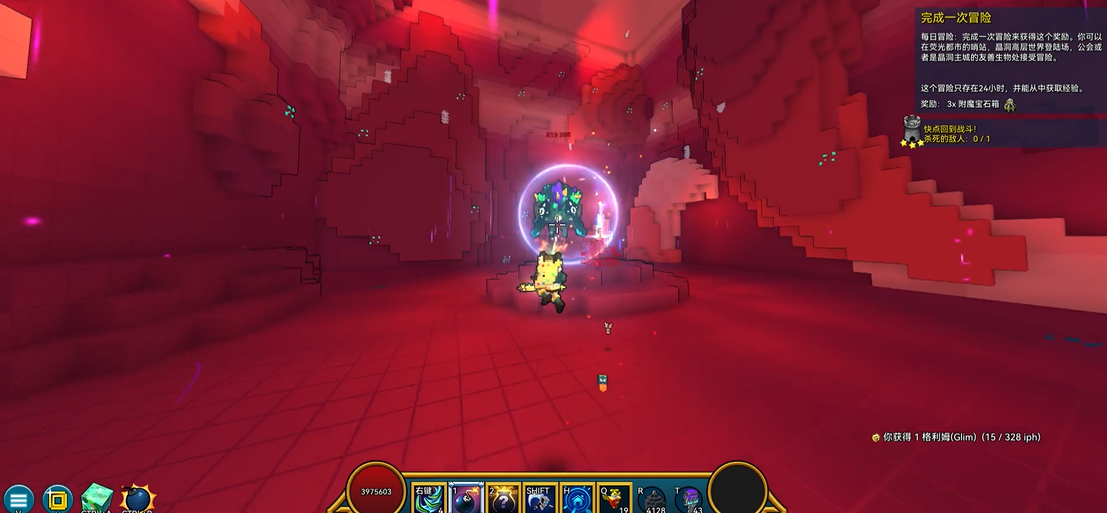Select the dark bomb item slot R
The width and height of the screenshot is (1107, 513).
coord(653,499)
